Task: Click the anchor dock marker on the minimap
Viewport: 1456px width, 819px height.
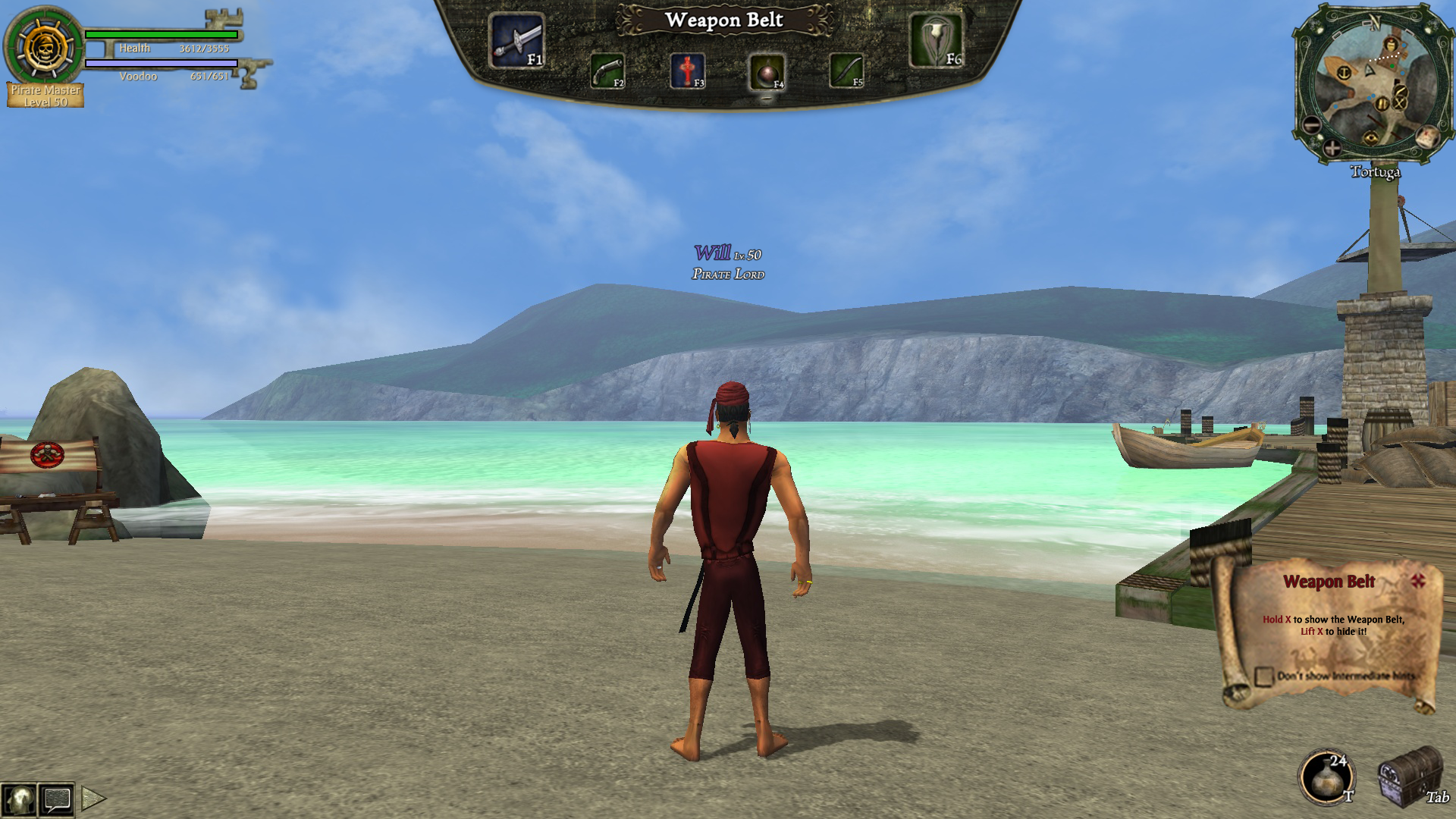Action: [x=1344, y=74]
